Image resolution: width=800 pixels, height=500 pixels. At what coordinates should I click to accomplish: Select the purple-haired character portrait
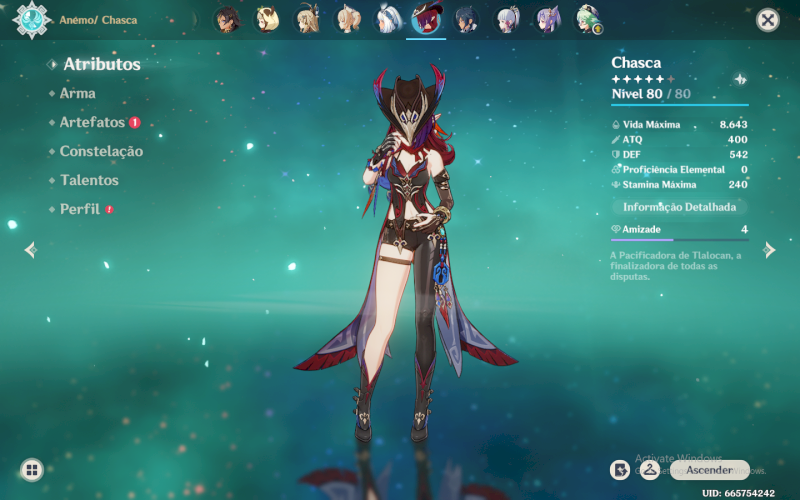547,19
